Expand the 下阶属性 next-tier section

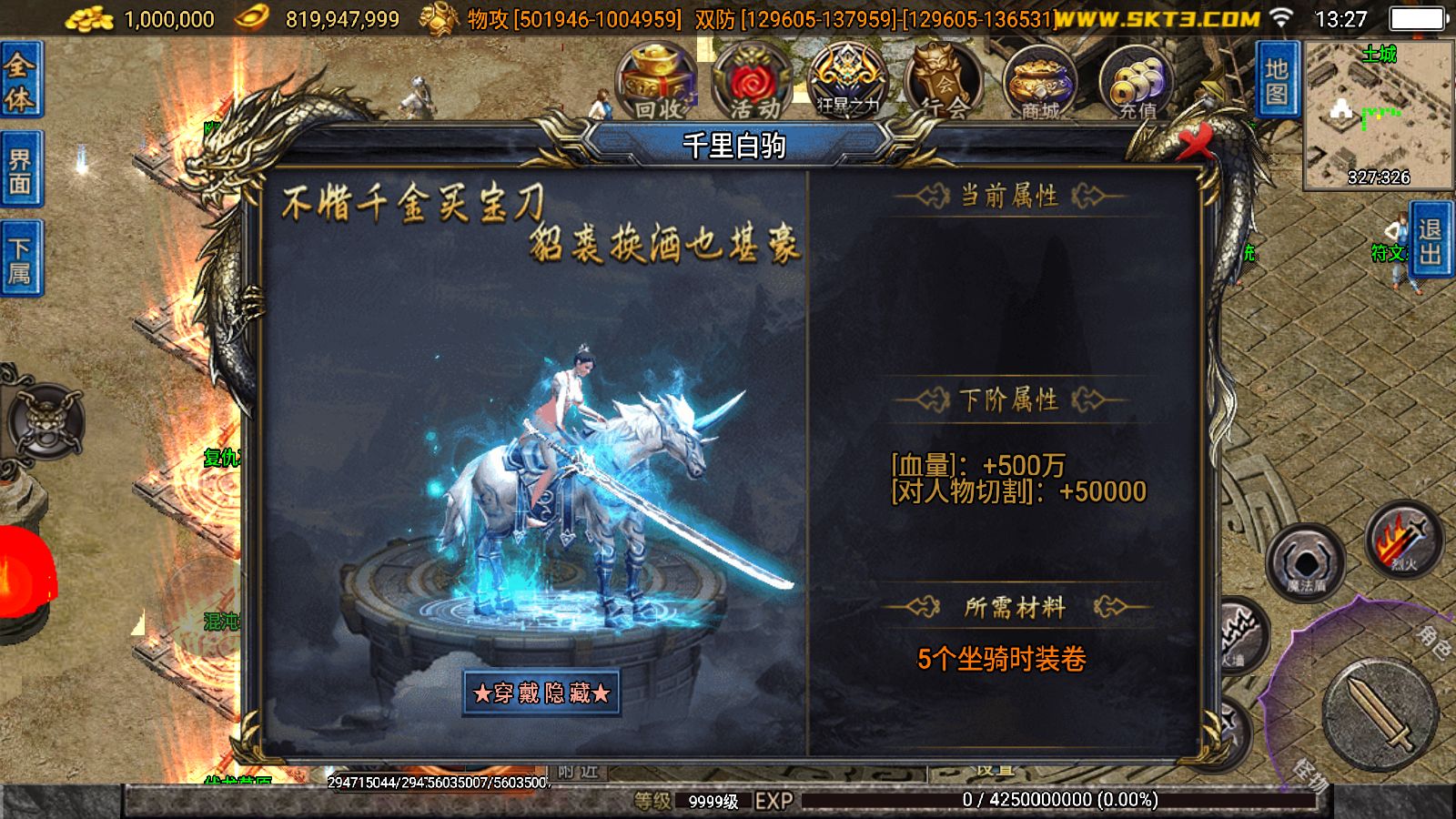click(1010, 400)
